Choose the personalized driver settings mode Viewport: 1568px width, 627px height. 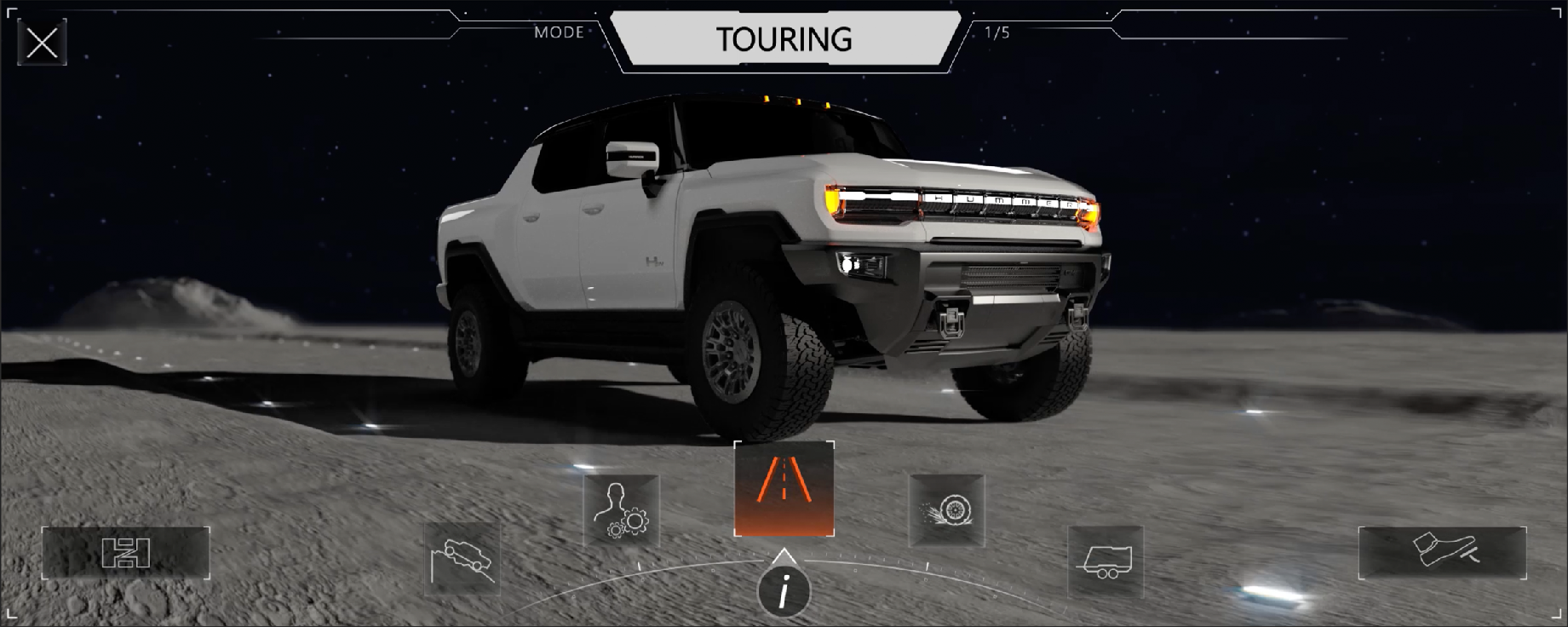point(622,510)
